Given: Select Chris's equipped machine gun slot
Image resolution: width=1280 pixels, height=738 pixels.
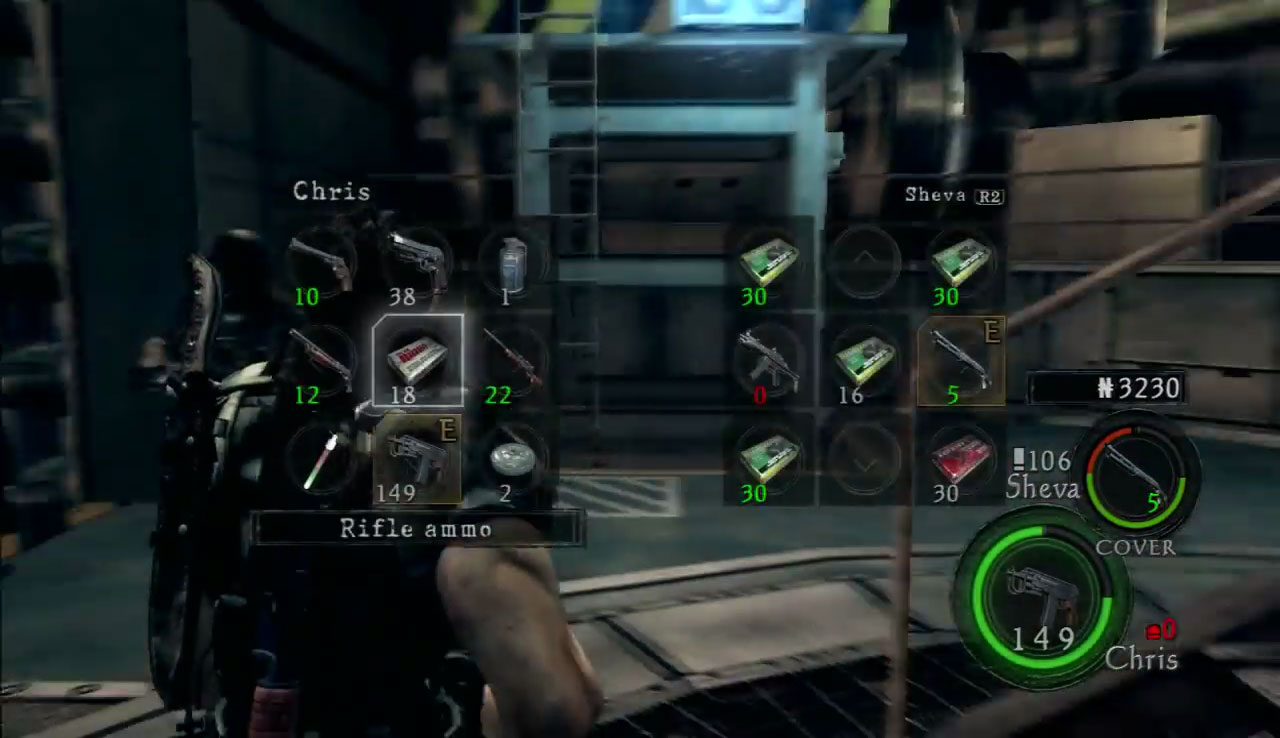Looking at the screenshot, I should (x=416, y=458).
